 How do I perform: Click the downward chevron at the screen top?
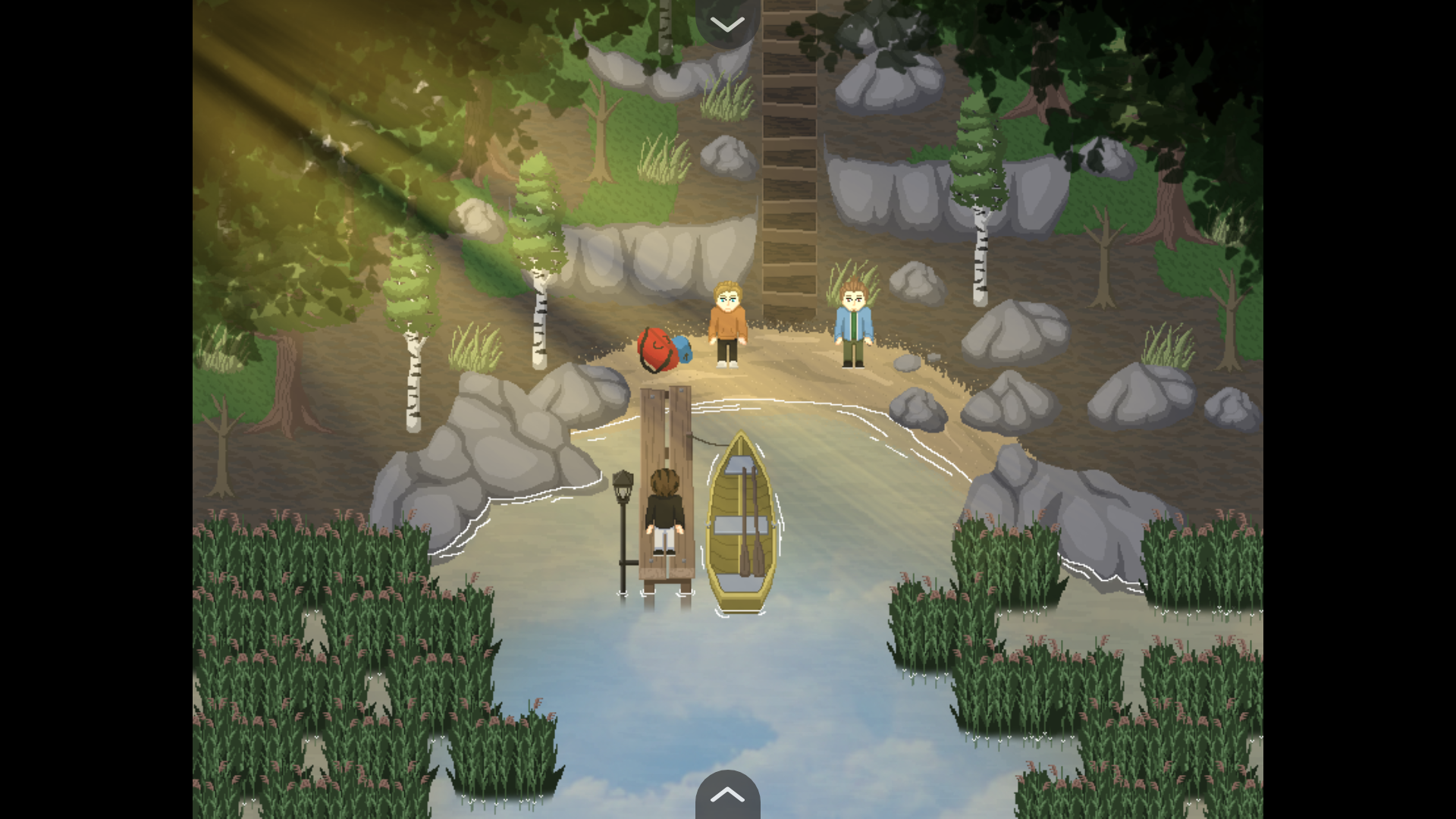(x=727, y=23)
